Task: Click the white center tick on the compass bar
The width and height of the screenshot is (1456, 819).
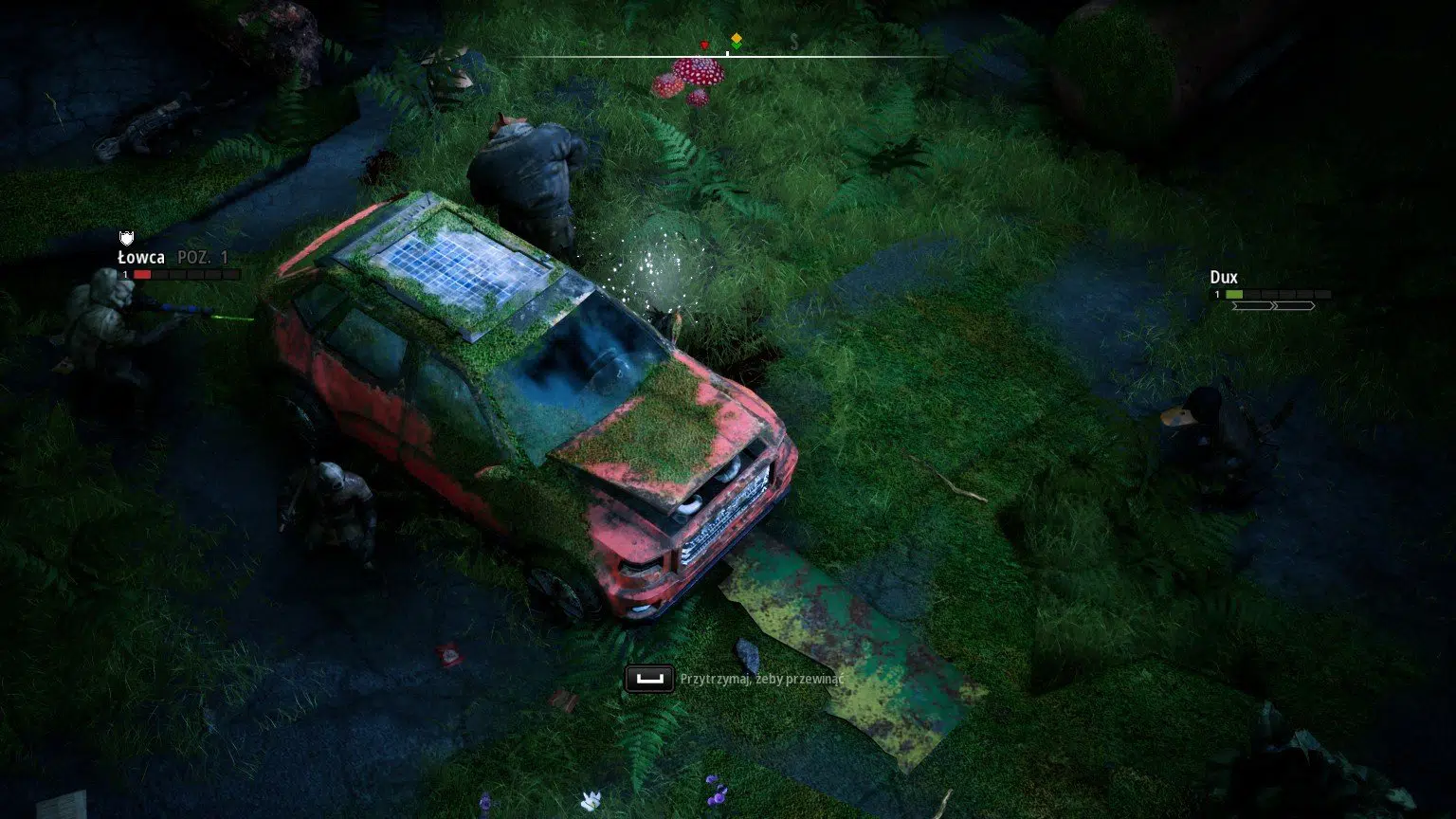Action: click(726, 54)
